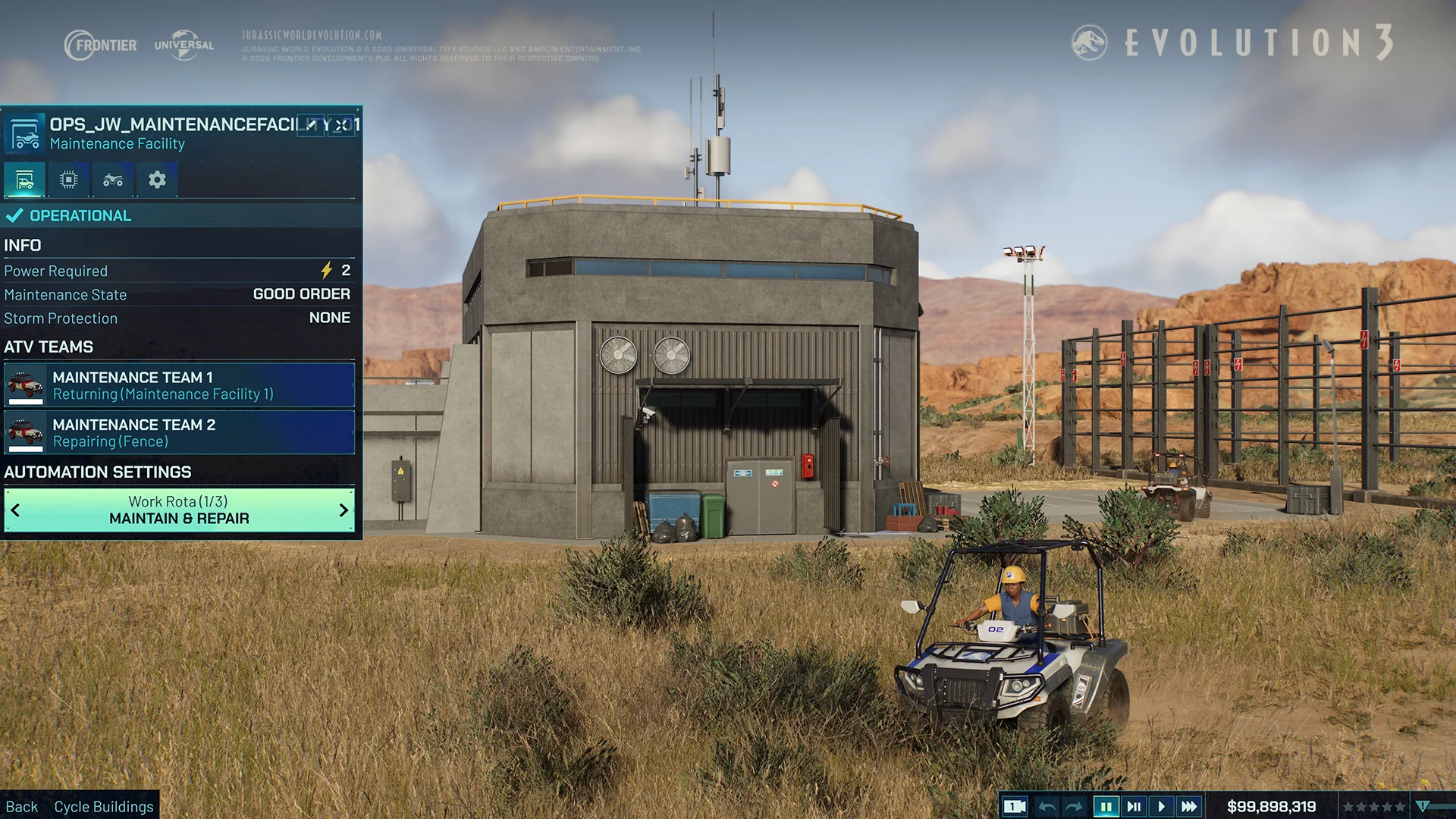Cycle Work Rota to previous option

click(x=15, y=510)
